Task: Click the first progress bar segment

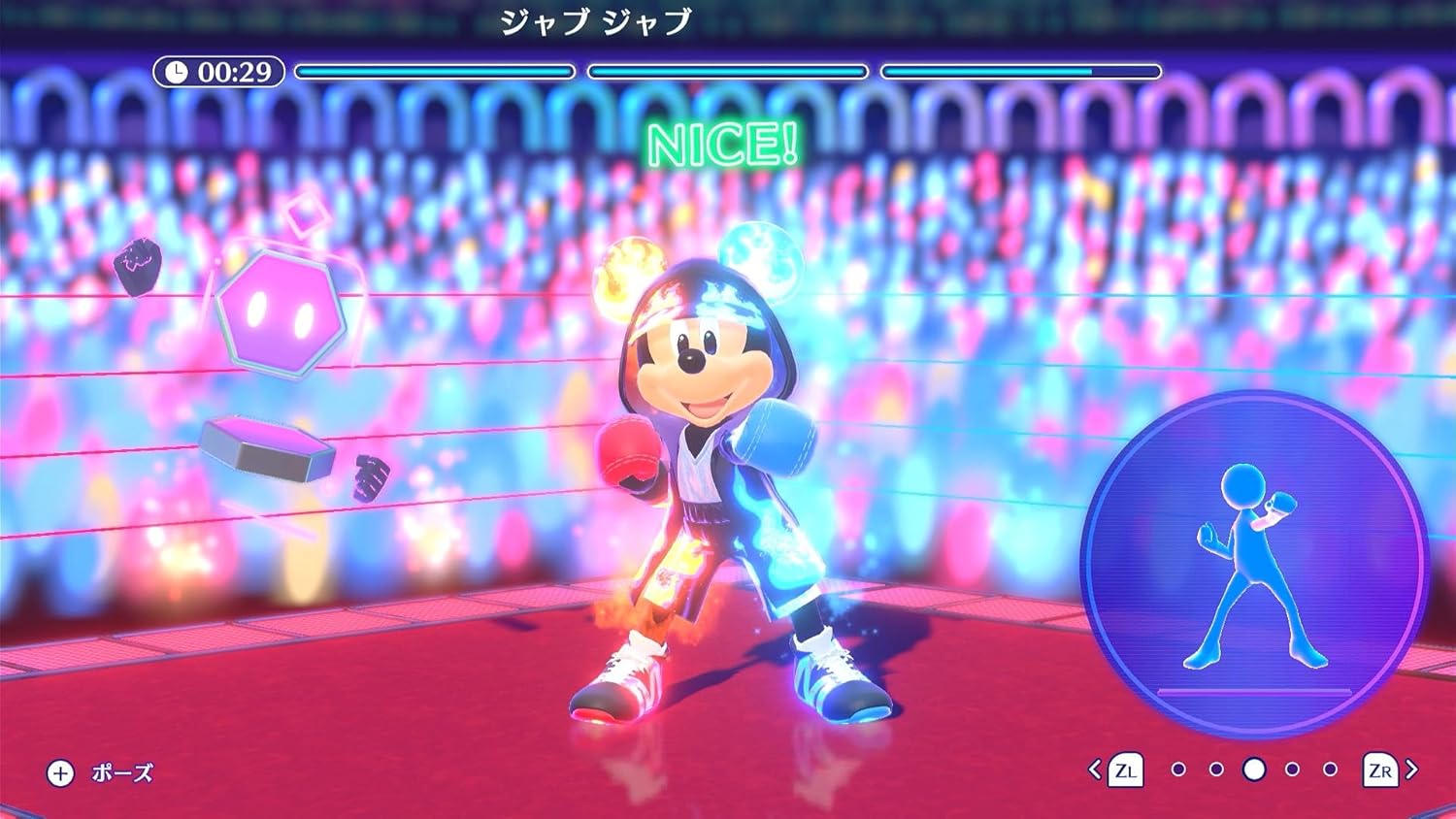Action: tap(437, 70)
